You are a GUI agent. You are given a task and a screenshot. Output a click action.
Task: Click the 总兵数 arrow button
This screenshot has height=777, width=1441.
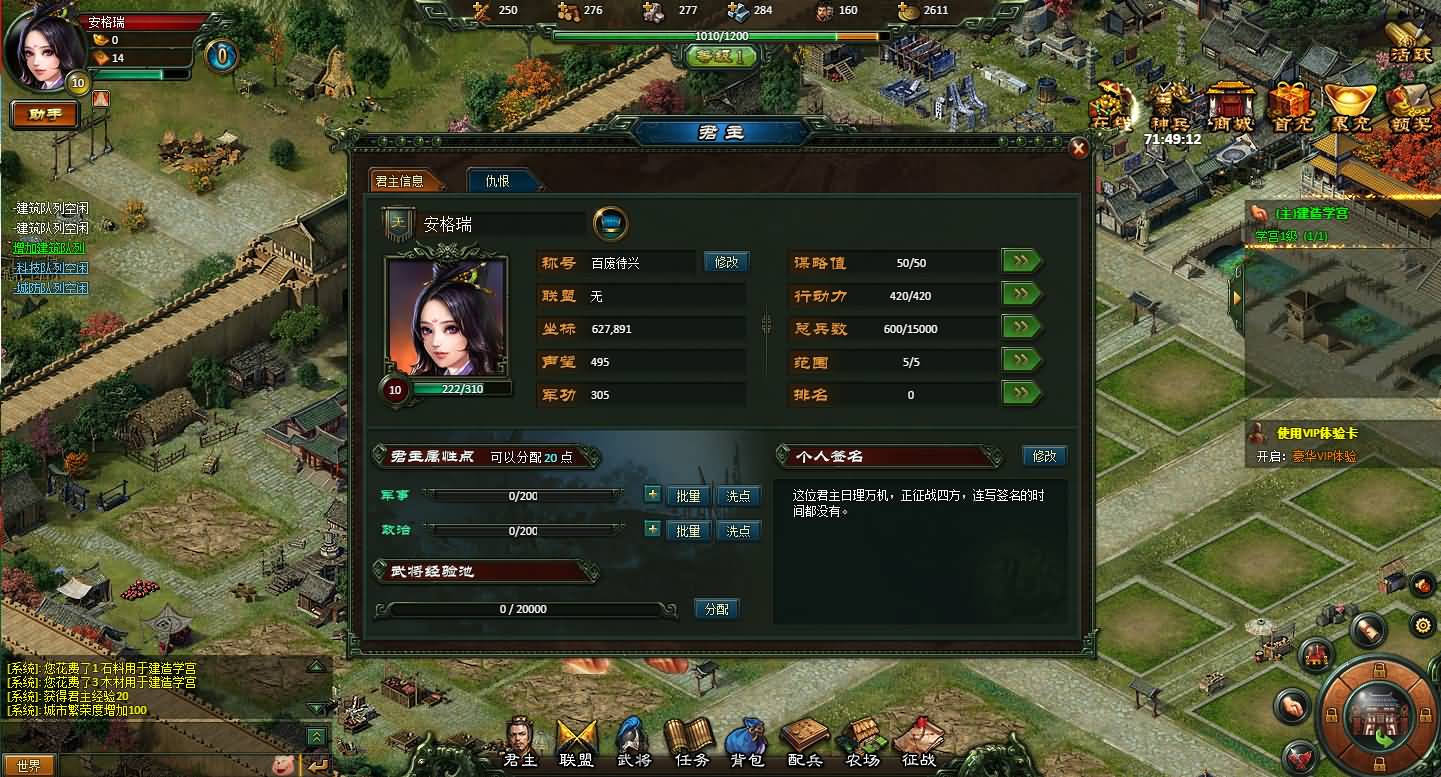(x=1021, y=328)
